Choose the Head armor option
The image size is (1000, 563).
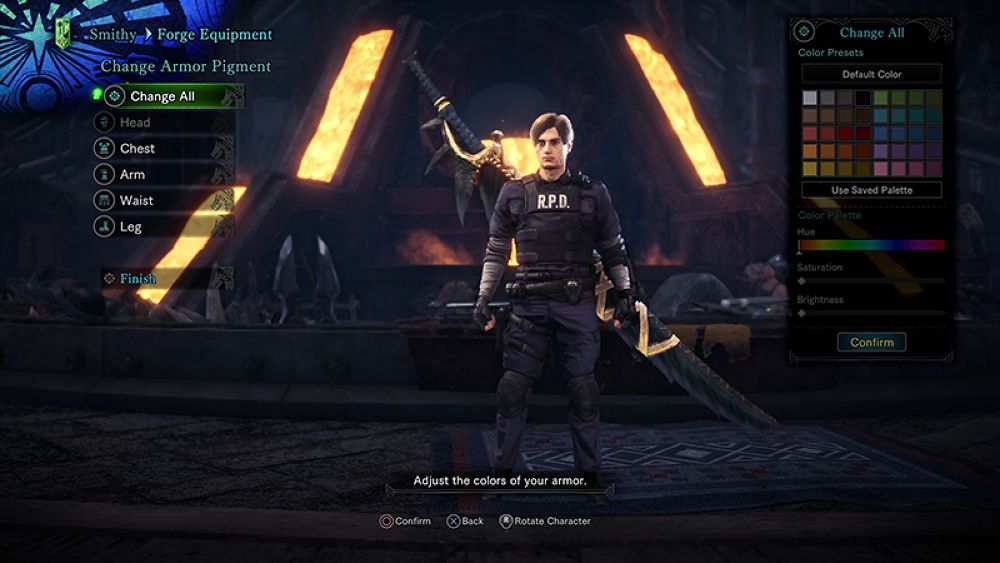(x=135, y=123)
